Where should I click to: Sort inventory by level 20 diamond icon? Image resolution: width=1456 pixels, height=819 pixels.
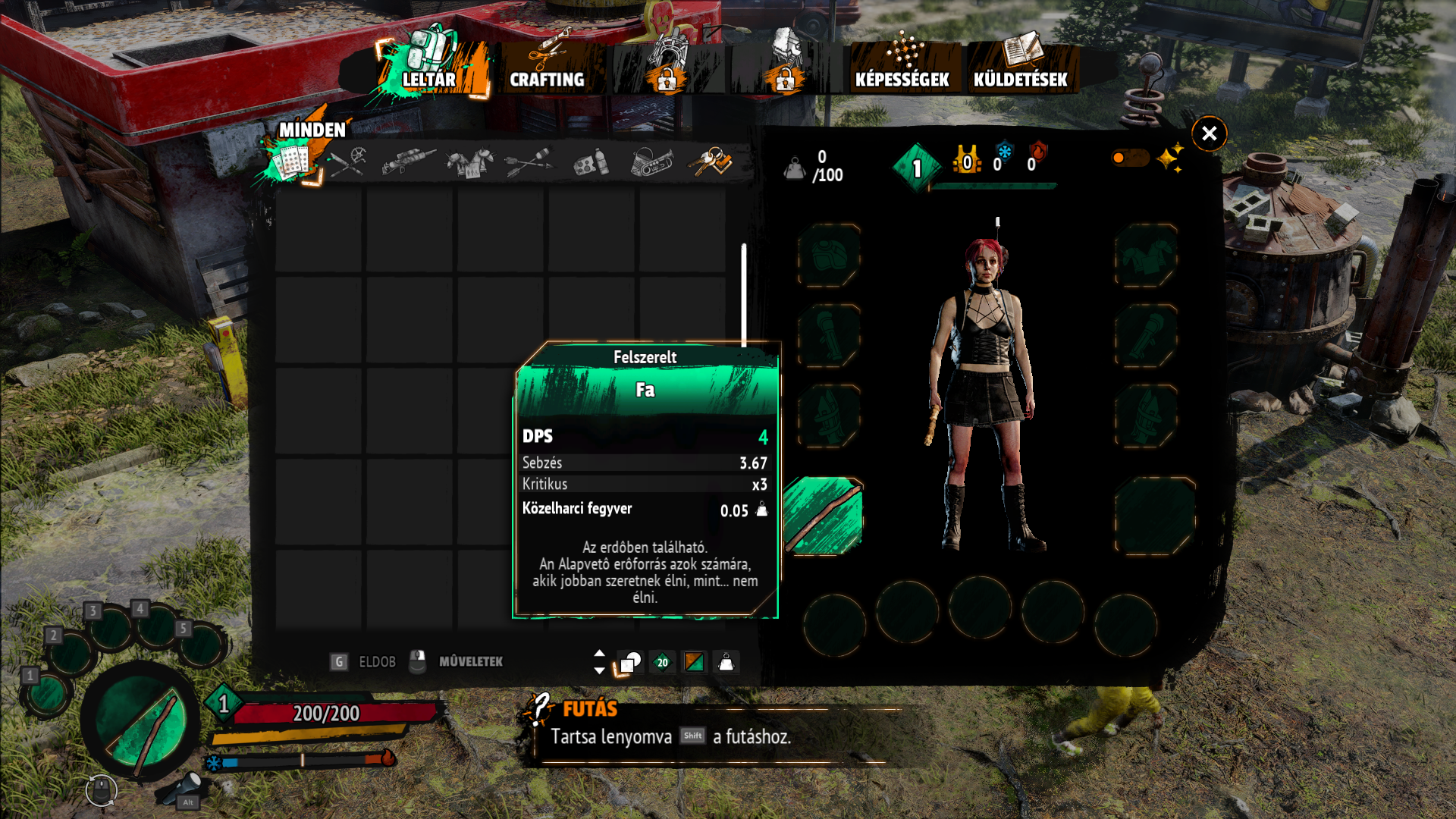point(662,663)
